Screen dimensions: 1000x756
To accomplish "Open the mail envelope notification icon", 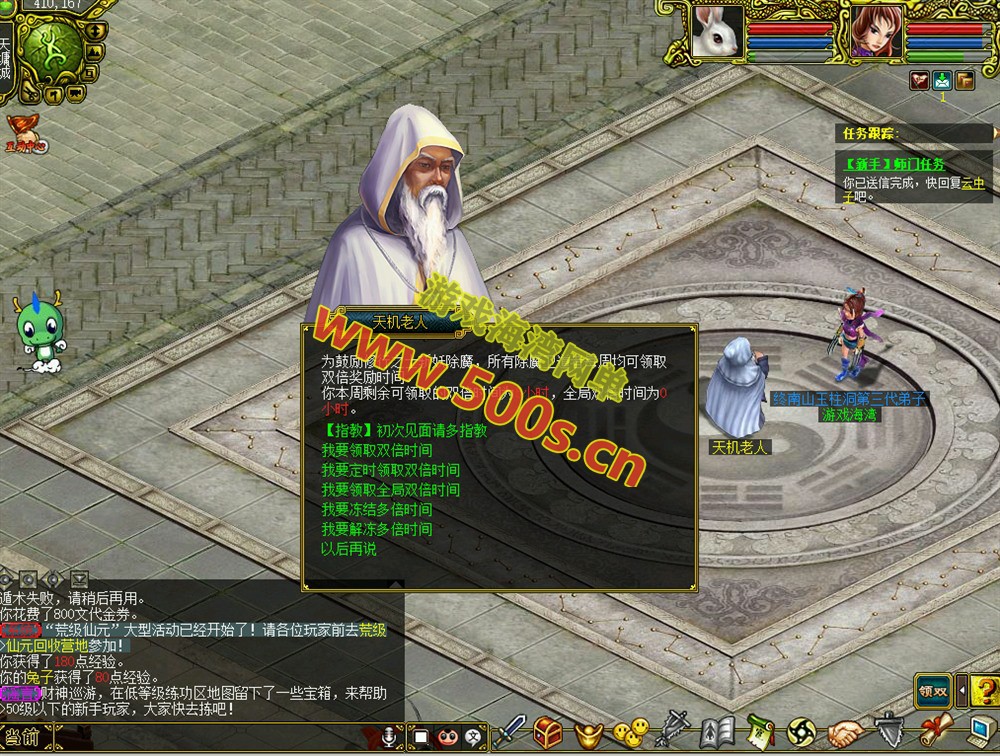I will tap(942, 81).
